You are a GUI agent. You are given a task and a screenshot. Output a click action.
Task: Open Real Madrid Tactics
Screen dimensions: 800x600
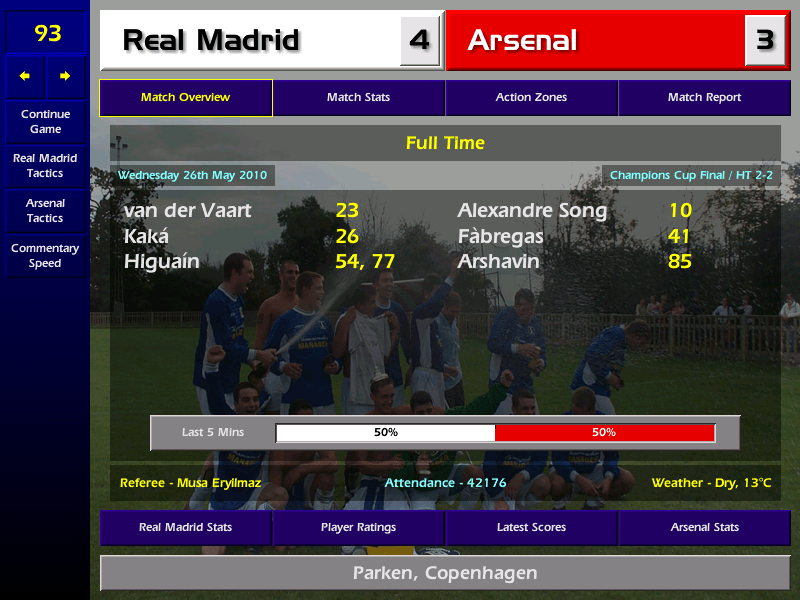pyautogui.click(x=45, y=165)
